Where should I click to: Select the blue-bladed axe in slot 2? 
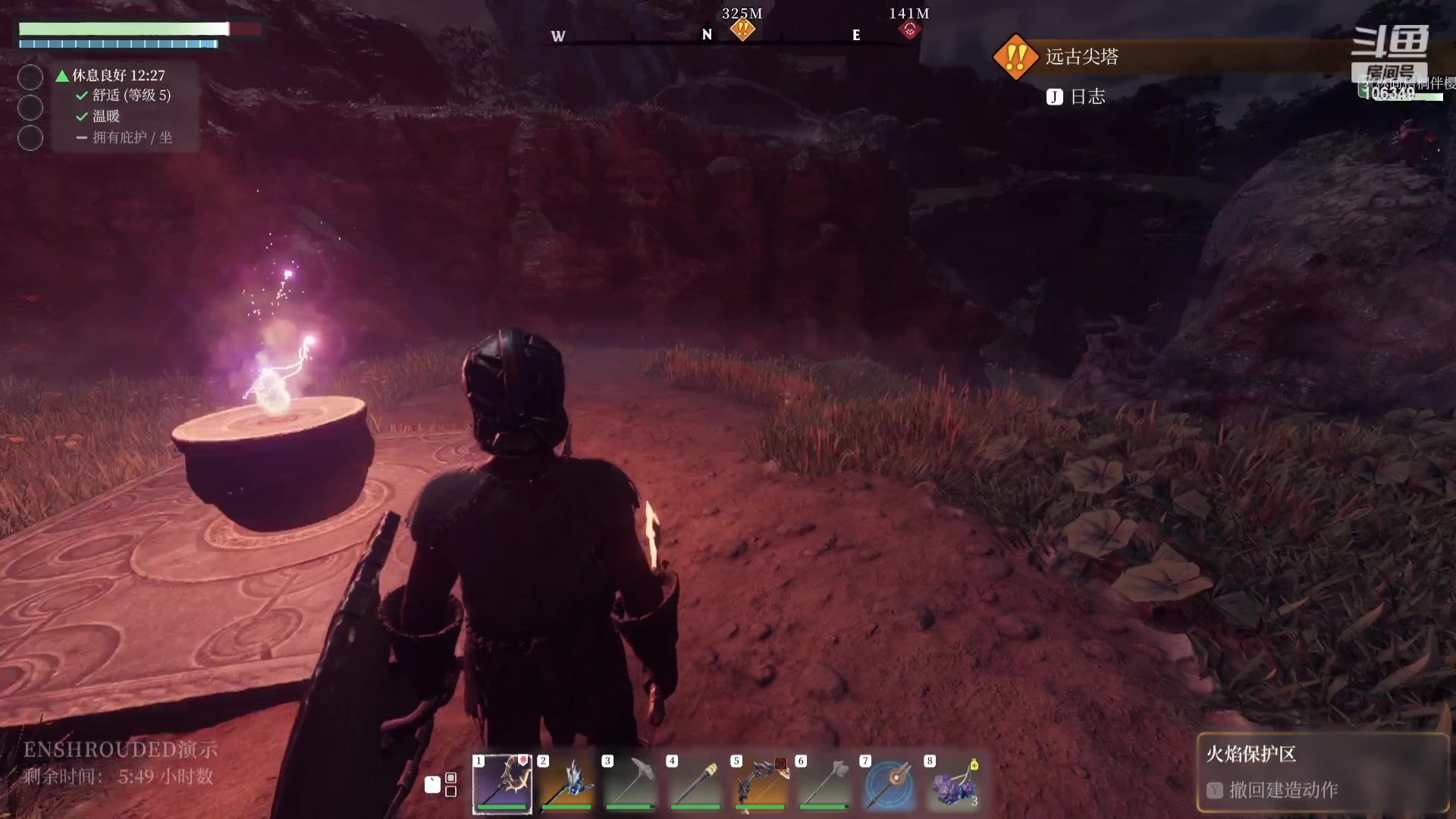[567, 783]
